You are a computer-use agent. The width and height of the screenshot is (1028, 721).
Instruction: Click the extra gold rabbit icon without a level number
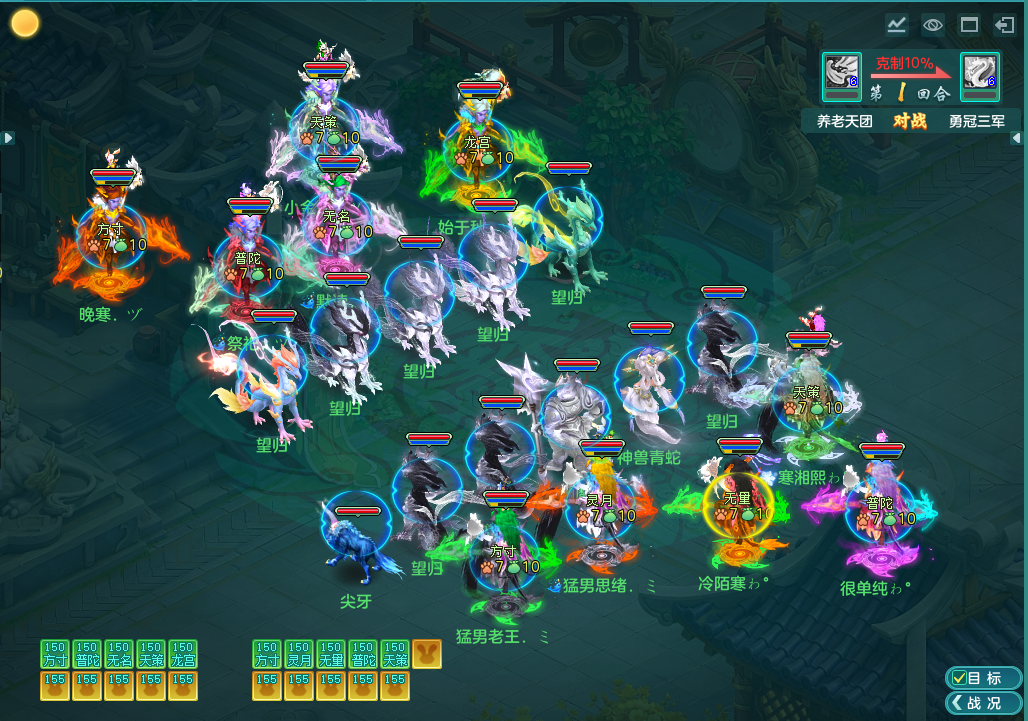[427, 654]
